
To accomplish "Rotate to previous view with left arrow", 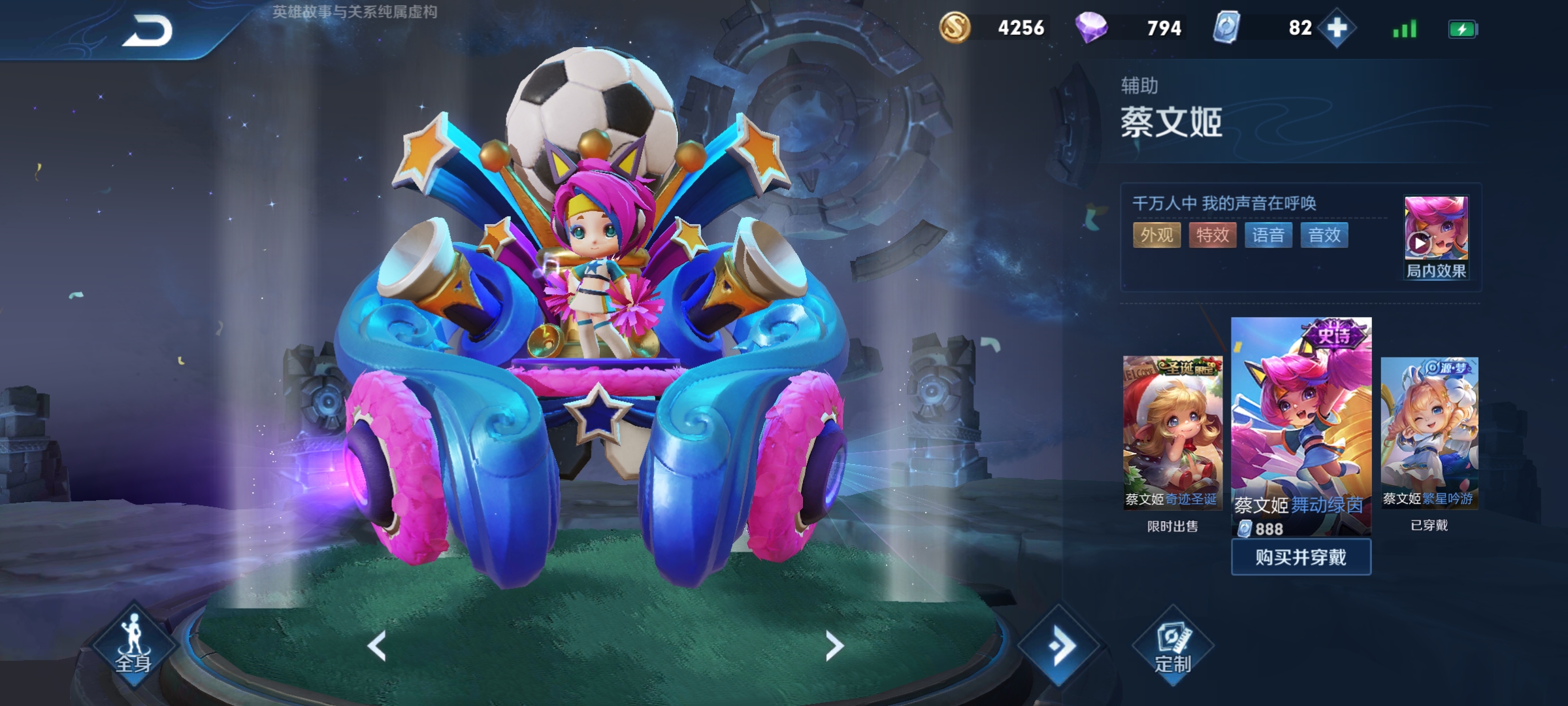I will [x=377, y=647].
